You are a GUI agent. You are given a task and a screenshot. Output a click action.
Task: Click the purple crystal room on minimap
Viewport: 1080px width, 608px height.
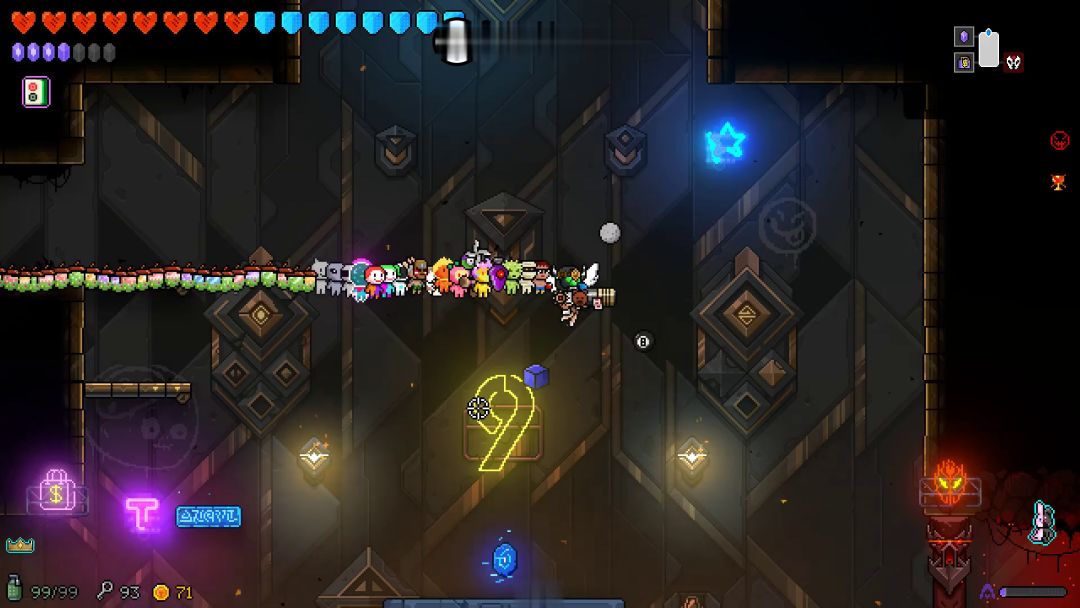[964, 37]
